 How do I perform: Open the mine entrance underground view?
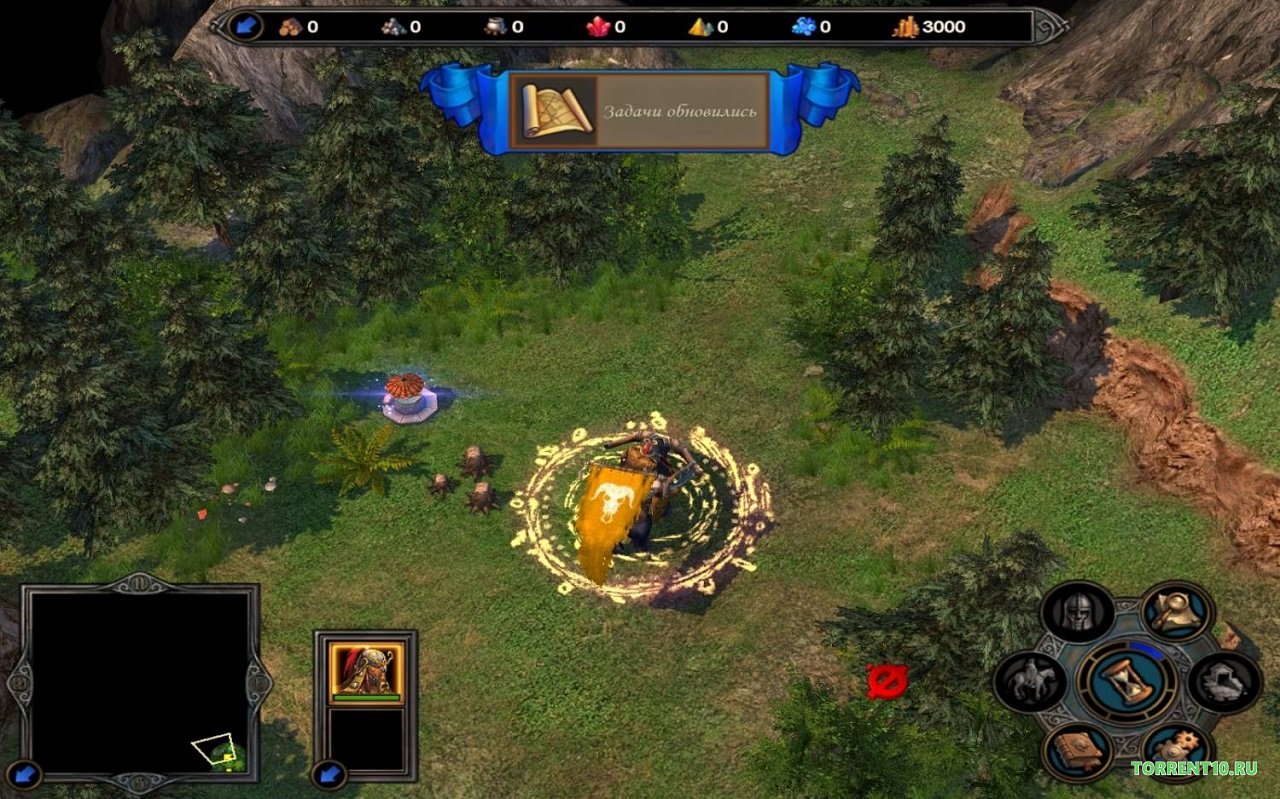1224,682
